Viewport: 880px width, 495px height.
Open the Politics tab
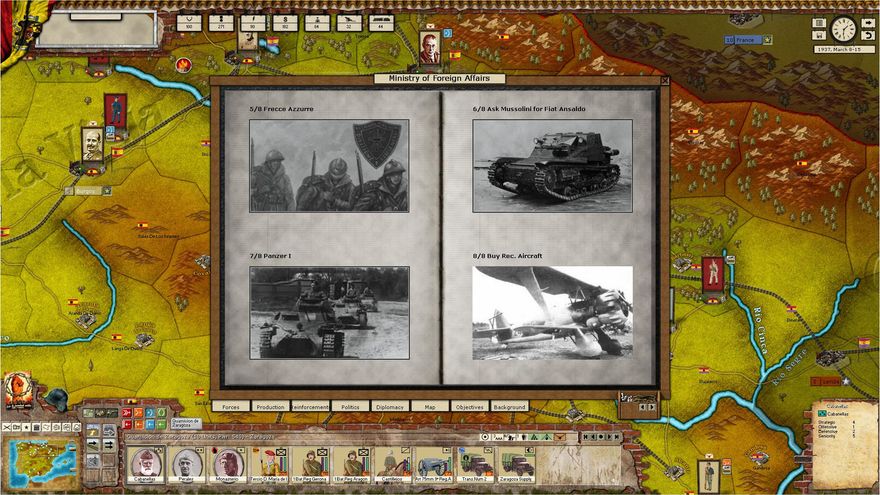[350, 407]
